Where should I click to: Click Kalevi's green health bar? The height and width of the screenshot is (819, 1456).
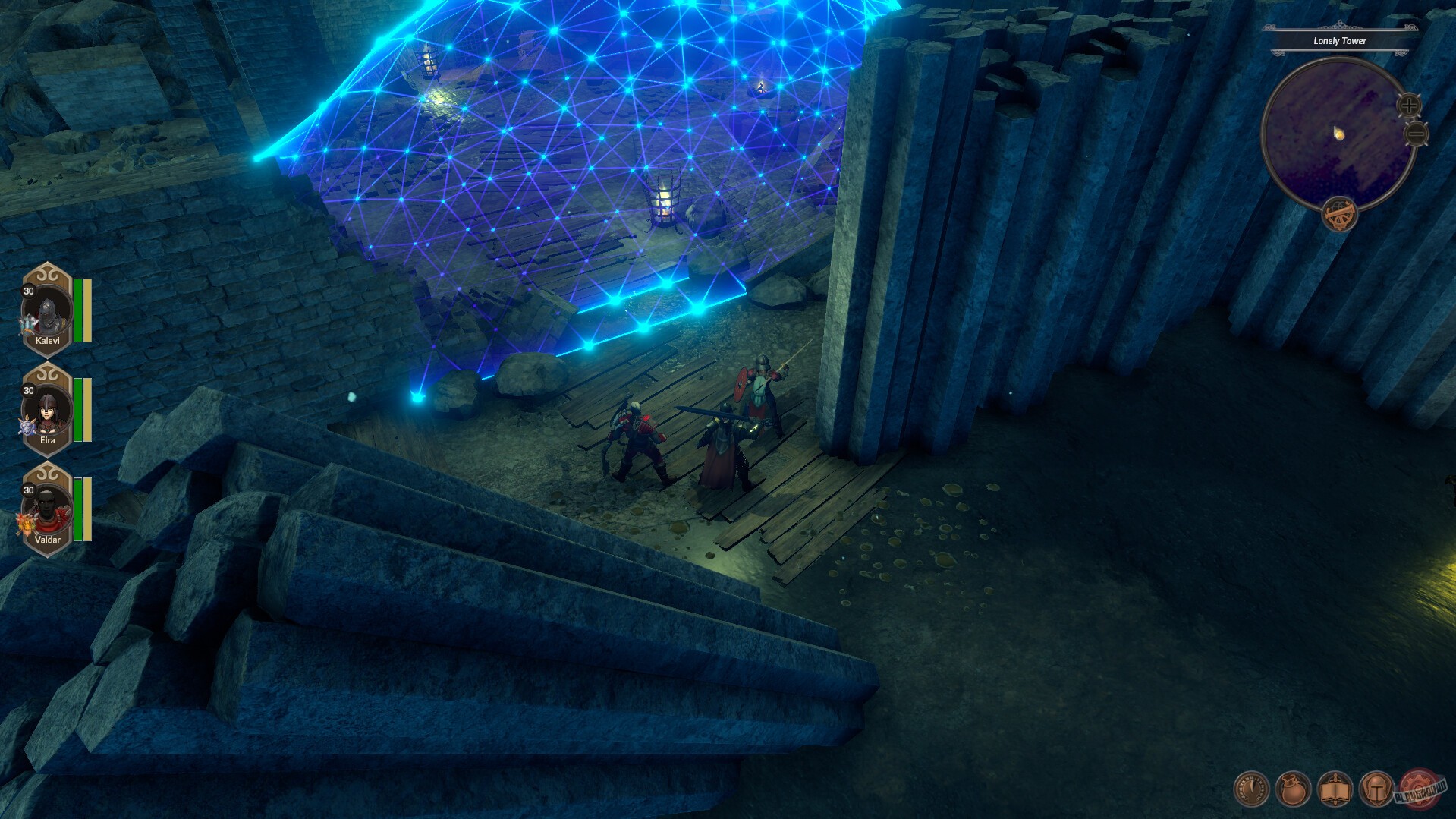click(77, 310)
